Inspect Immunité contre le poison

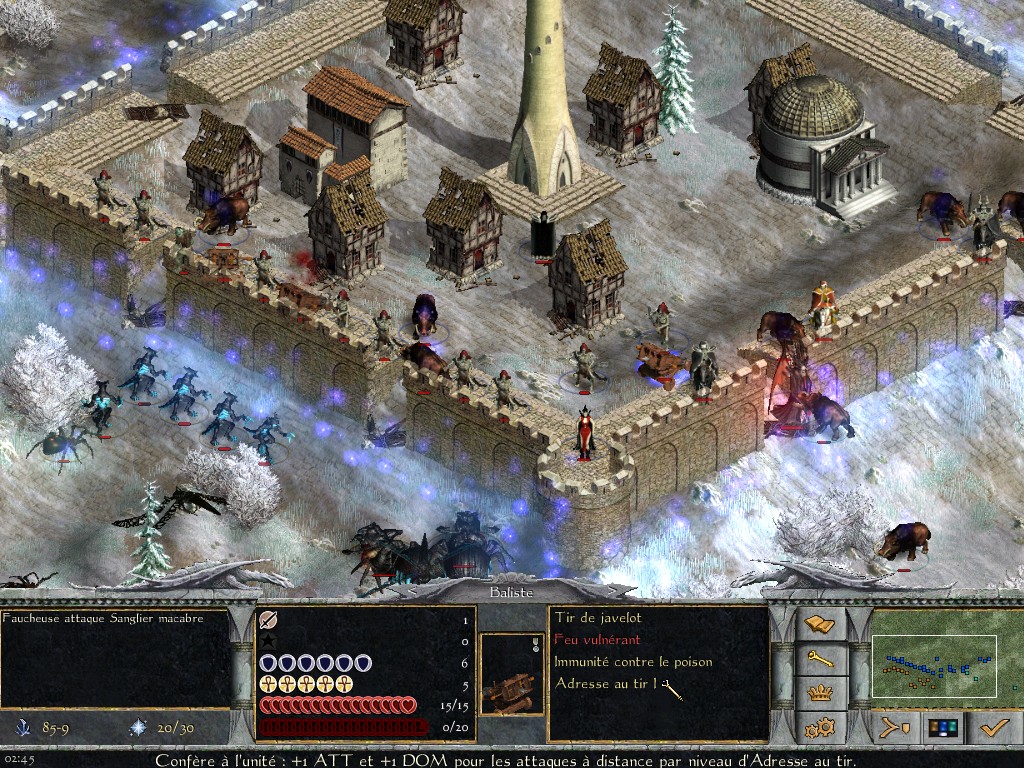(x=633, y=662)
